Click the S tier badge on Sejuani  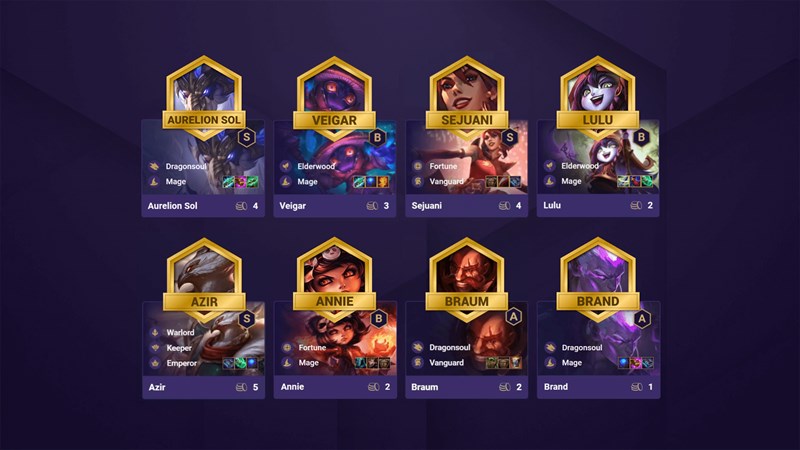pos(509,137)
